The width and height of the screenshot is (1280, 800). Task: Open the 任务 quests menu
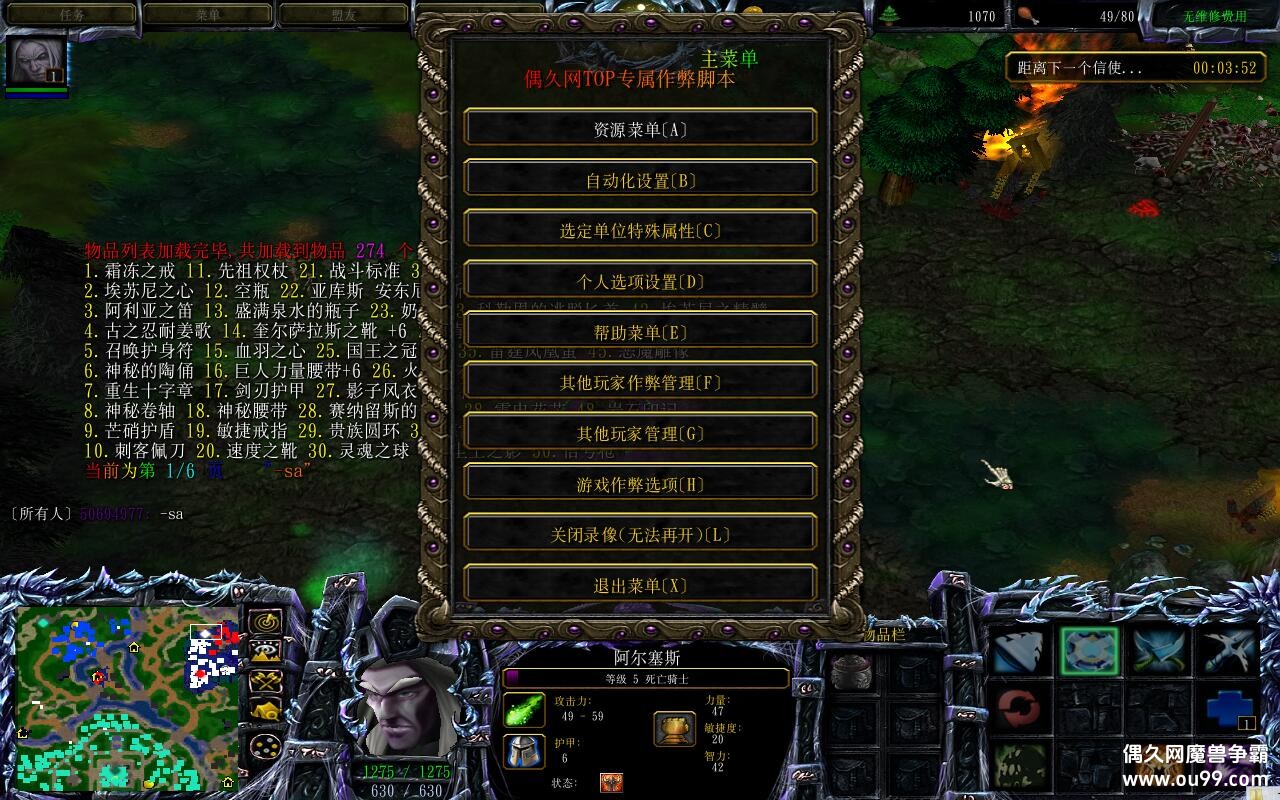[70, 13]
